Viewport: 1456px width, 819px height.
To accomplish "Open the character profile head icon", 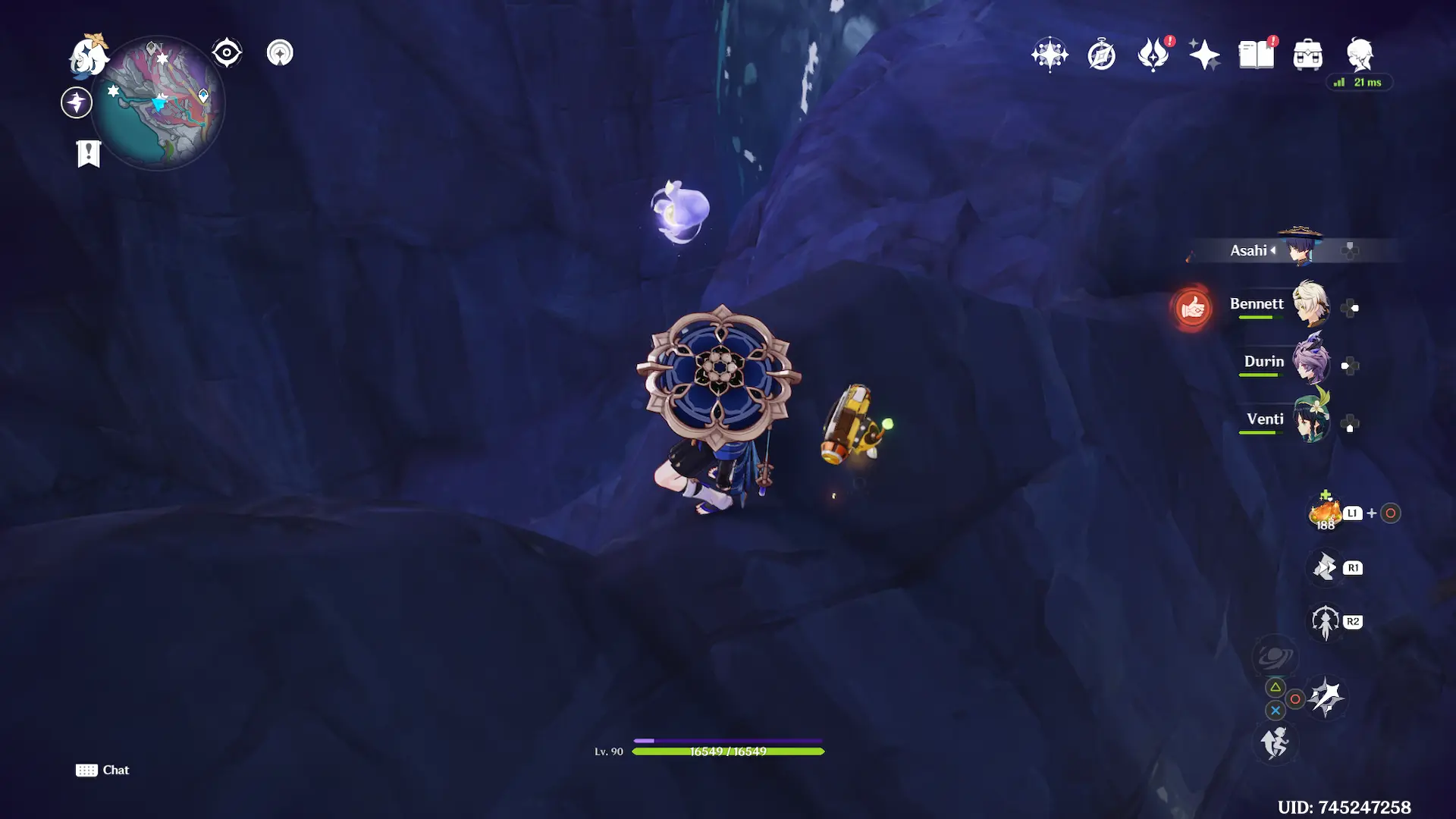I will pyautogui.click(x=1360, y=55).
